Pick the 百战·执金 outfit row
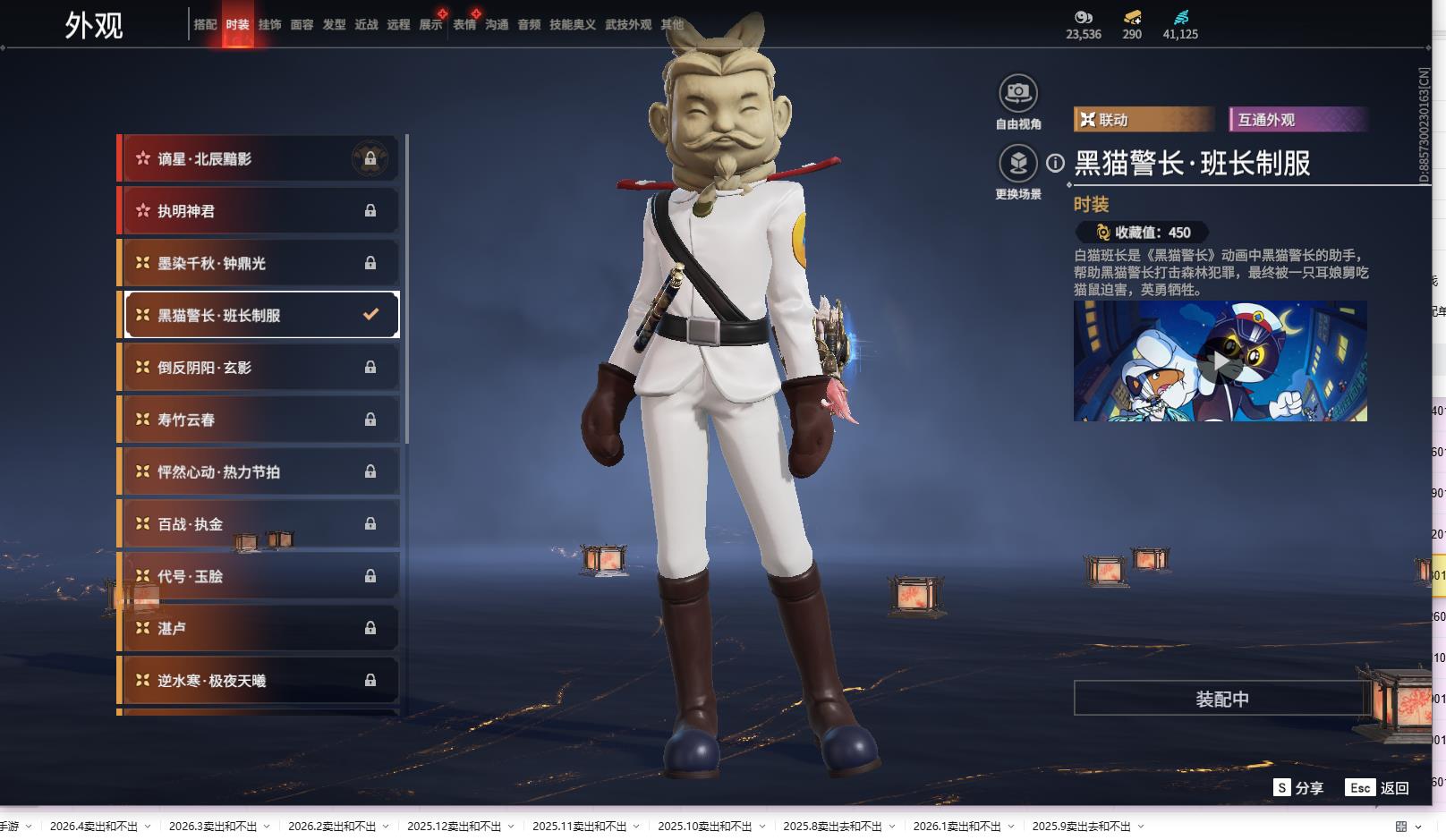Screen dimensions: 1446x840 [259, 524]
